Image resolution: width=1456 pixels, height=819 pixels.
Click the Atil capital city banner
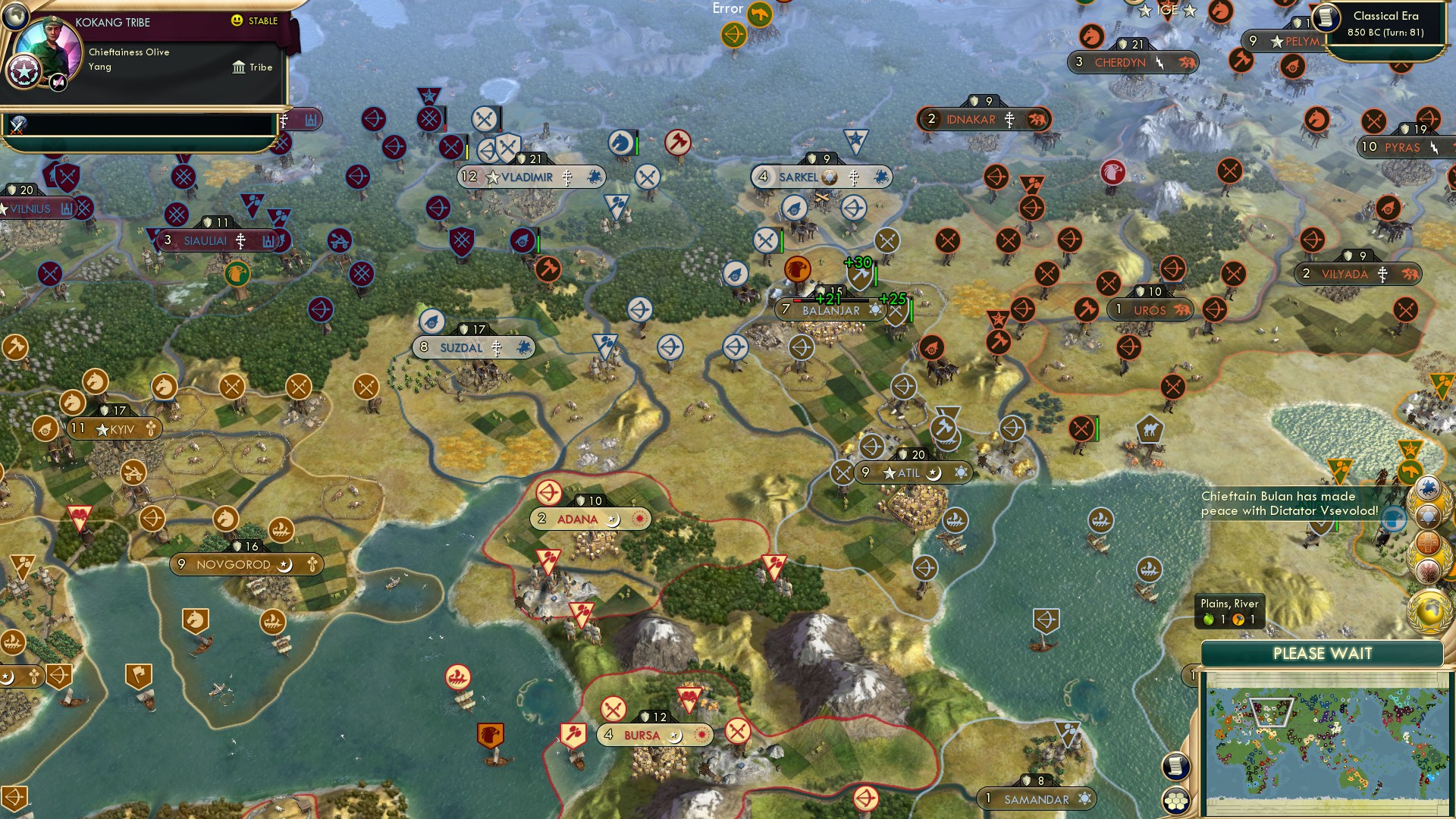[912, 472]
